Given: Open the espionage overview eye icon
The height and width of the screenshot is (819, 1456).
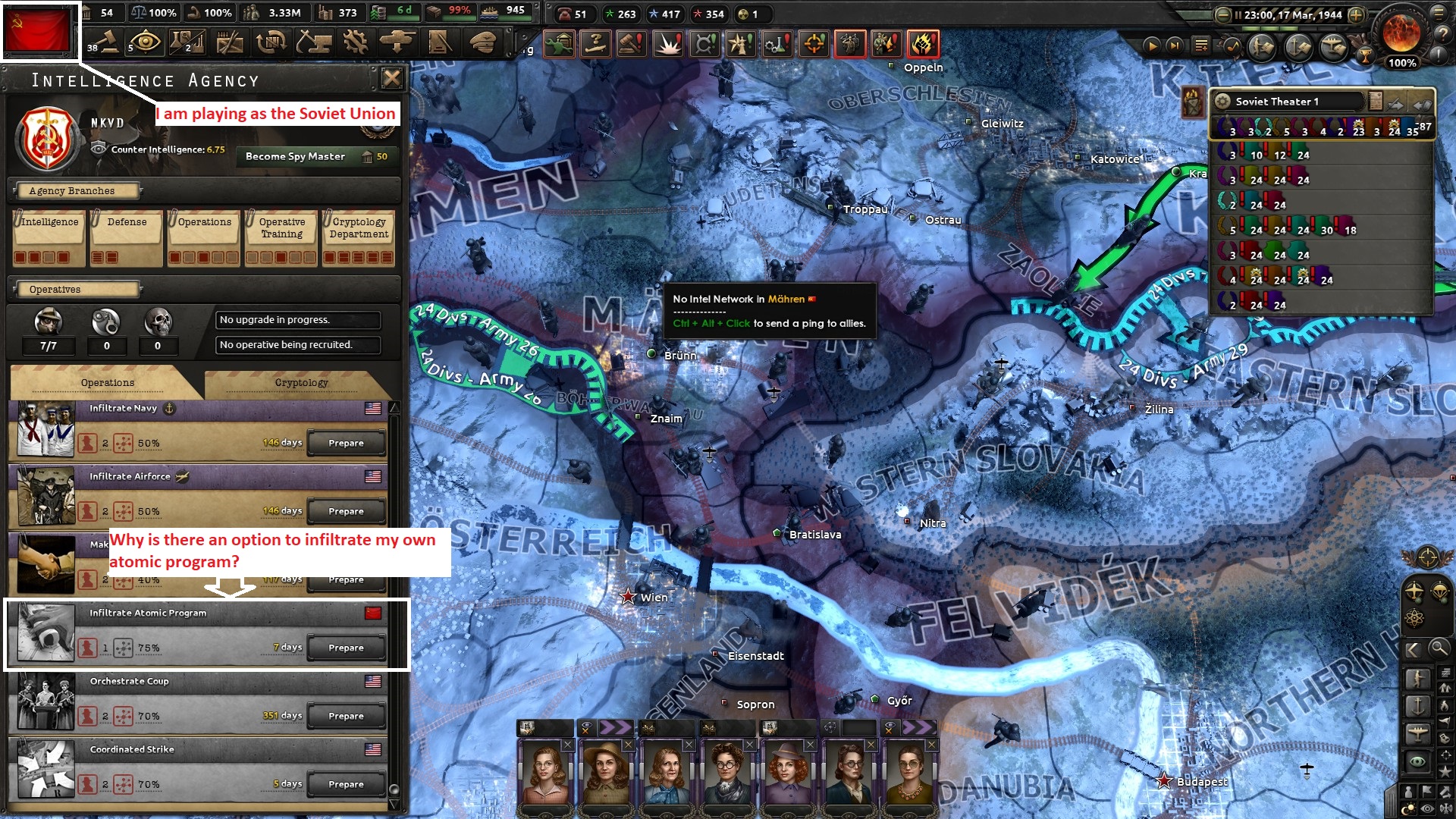Looking at the screenshot, I should pyautogui.click(x=144, y=43).
